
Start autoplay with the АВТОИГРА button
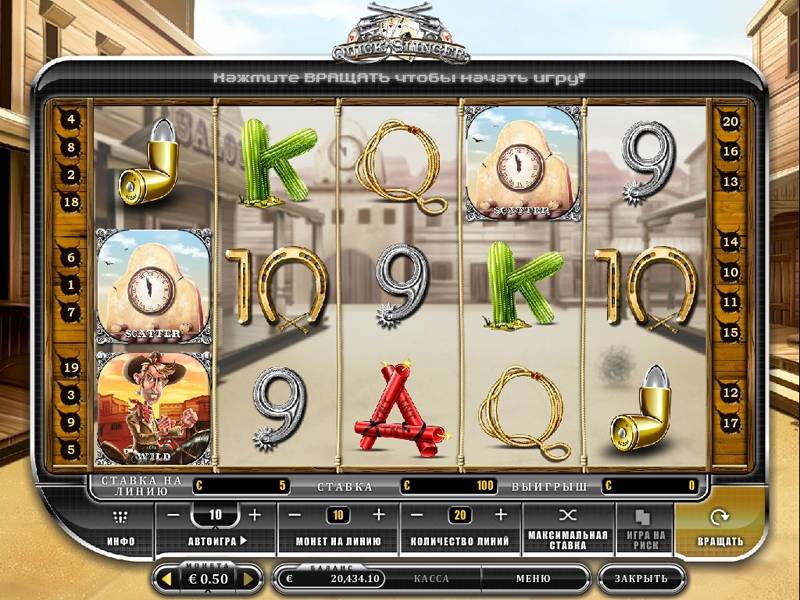(x=216, y=541)
